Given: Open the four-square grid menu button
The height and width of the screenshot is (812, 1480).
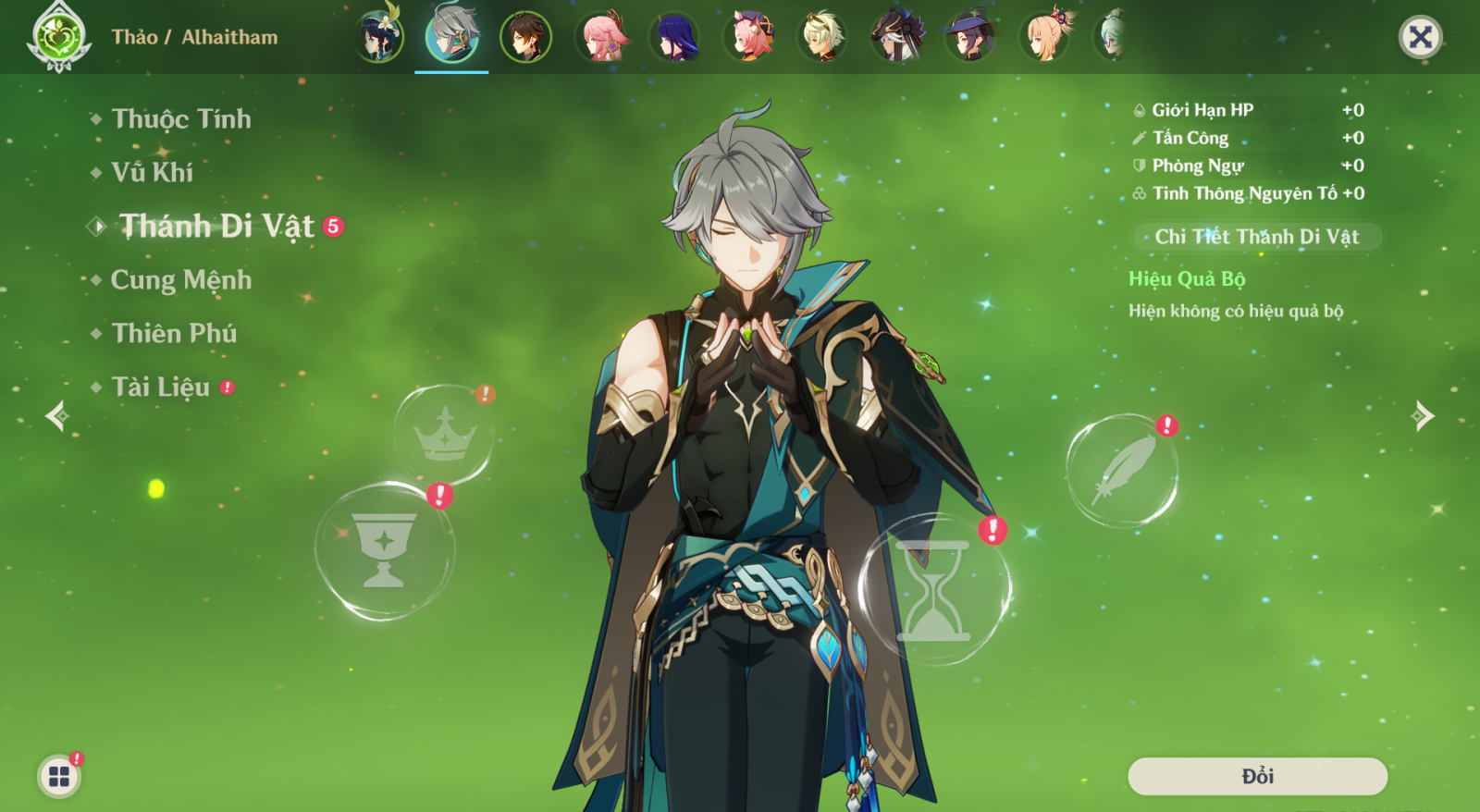Looking at the screenshot, I should (x=59, y=776).
